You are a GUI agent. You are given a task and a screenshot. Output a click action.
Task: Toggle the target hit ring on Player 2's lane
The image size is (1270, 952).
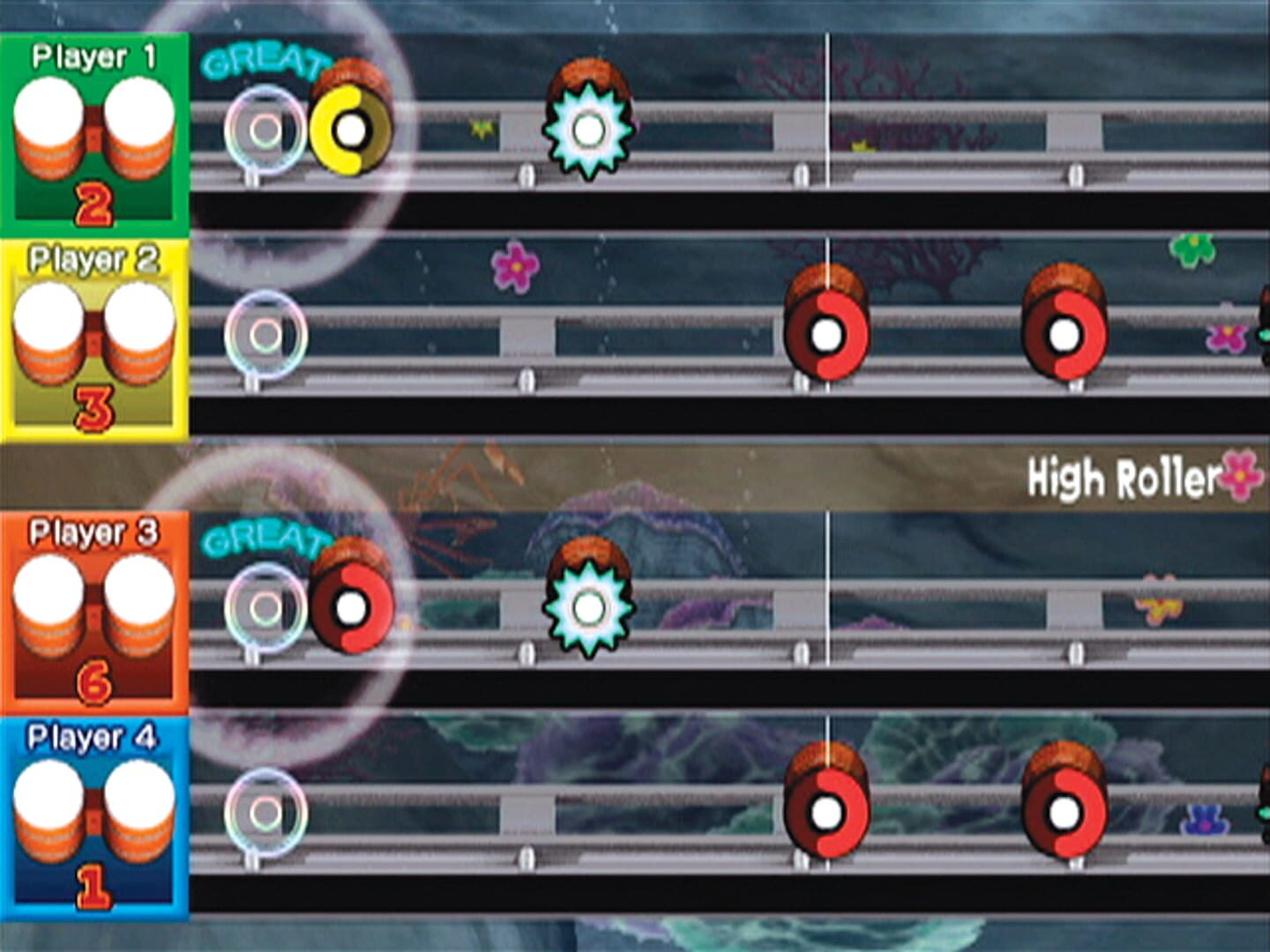[x=263, y=335]
